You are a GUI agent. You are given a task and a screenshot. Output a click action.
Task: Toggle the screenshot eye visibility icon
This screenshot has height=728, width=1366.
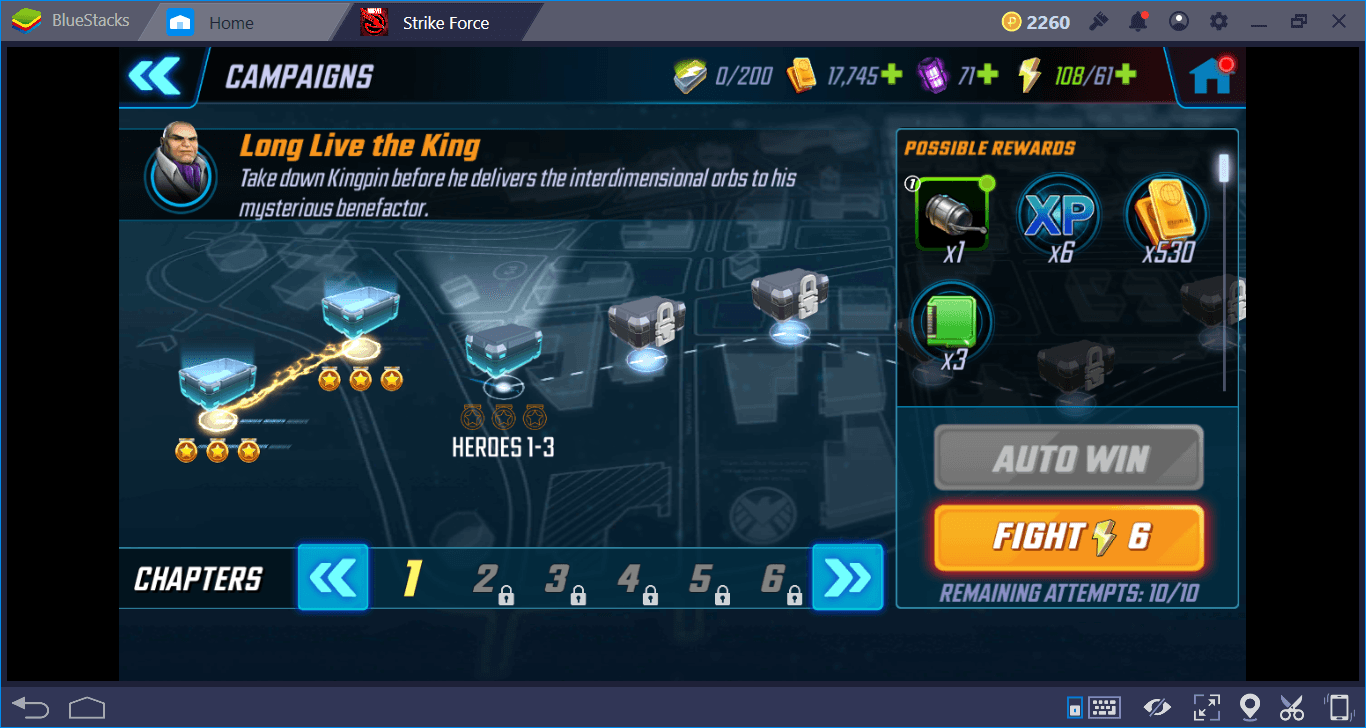click(x=1157, y=707)
